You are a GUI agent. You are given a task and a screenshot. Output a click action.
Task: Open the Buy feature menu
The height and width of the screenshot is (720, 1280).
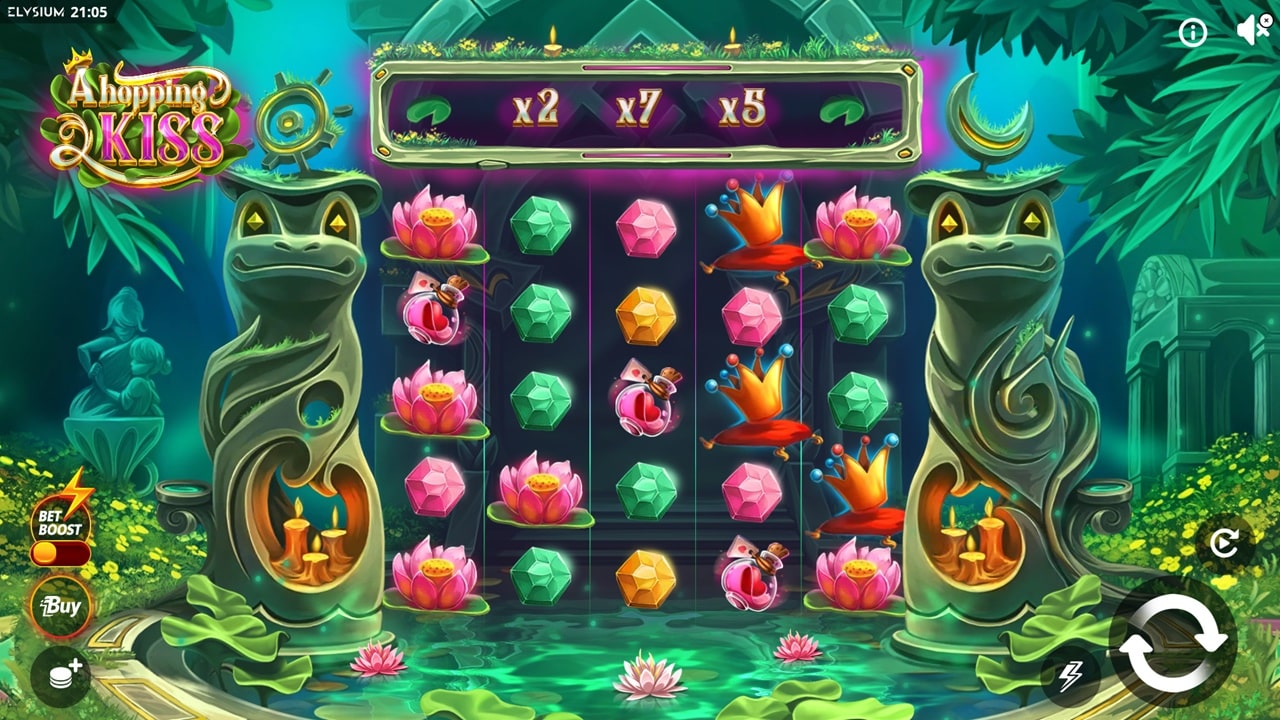click(x=61, y=606)
